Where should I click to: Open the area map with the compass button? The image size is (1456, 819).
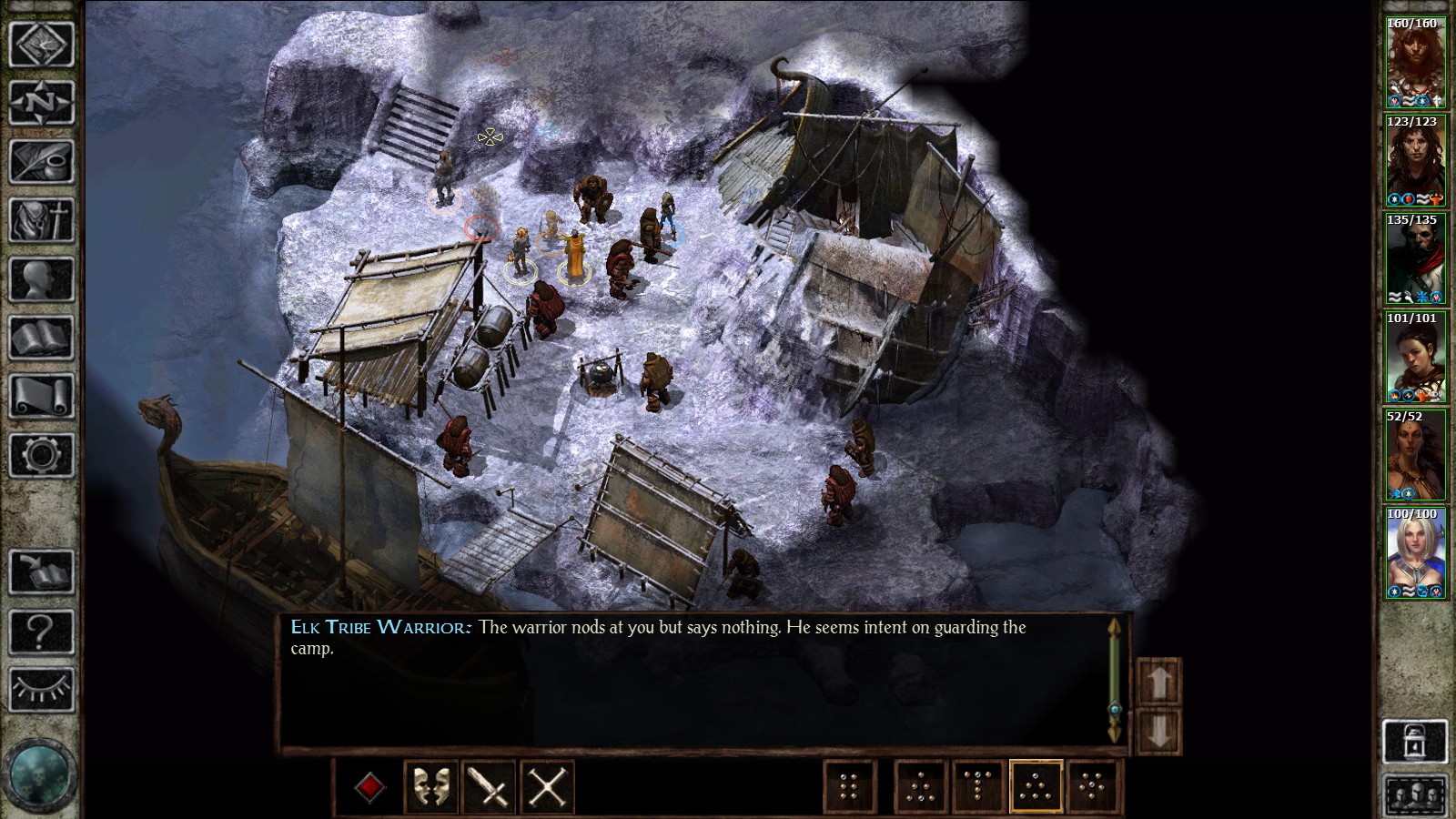click(41, 103)
